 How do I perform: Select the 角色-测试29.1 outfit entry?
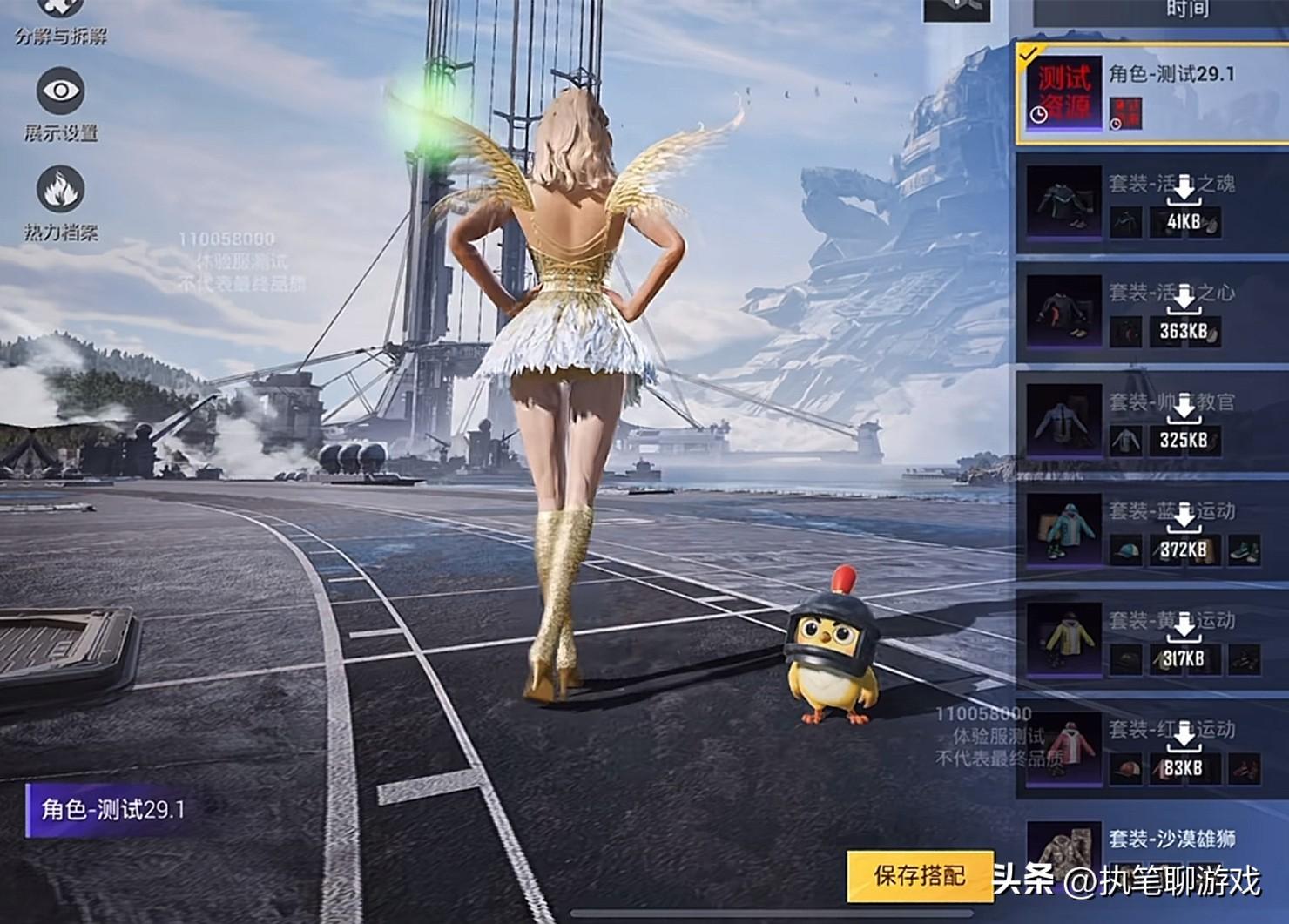coord(1151,93)
